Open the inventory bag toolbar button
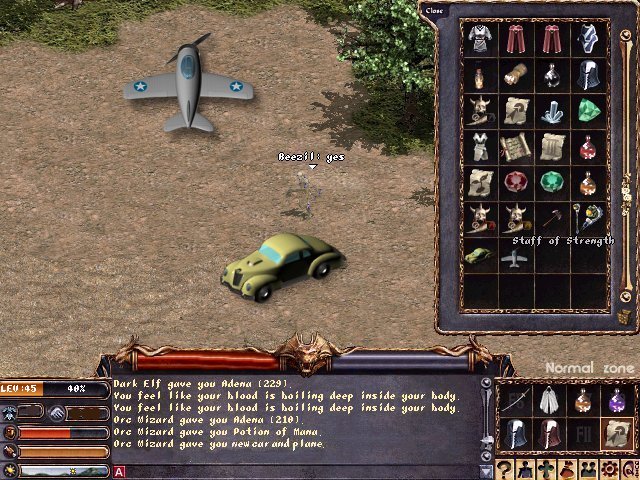This screenshot has width=640, height=480. click(x=566, y=468)
